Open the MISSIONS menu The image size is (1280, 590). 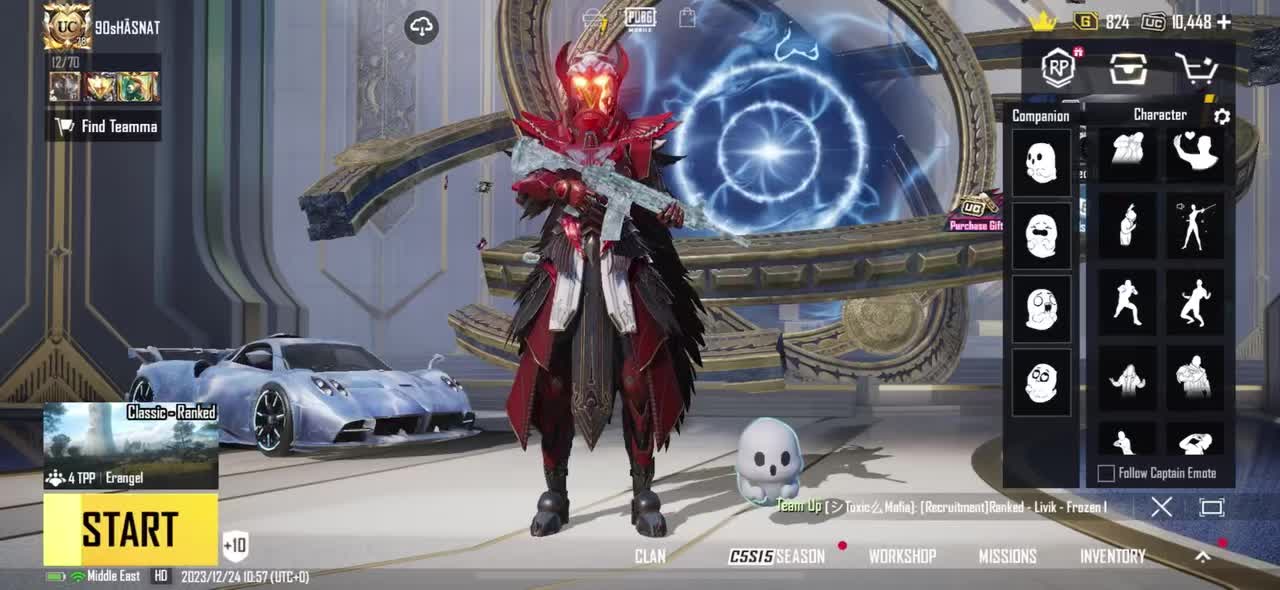coord(1007,556)
